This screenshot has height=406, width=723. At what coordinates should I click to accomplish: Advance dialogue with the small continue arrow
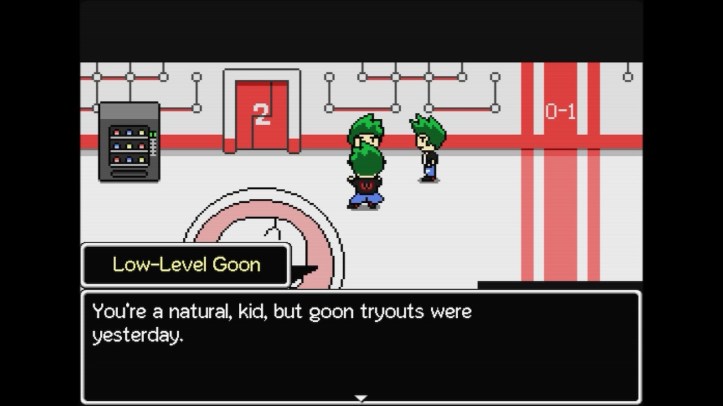[361, 398]
